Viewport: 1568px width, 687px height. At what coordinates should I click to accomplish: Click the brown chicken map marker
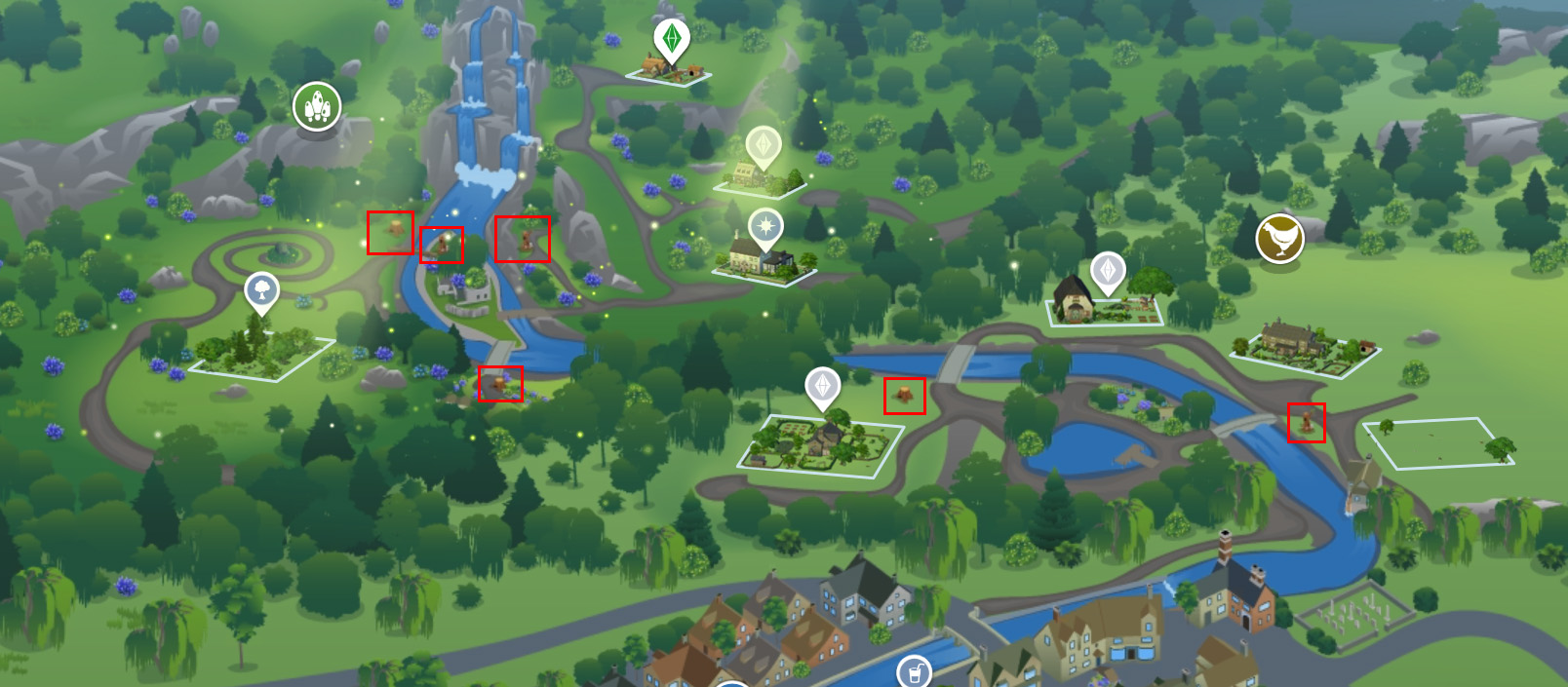[1279, 239]
